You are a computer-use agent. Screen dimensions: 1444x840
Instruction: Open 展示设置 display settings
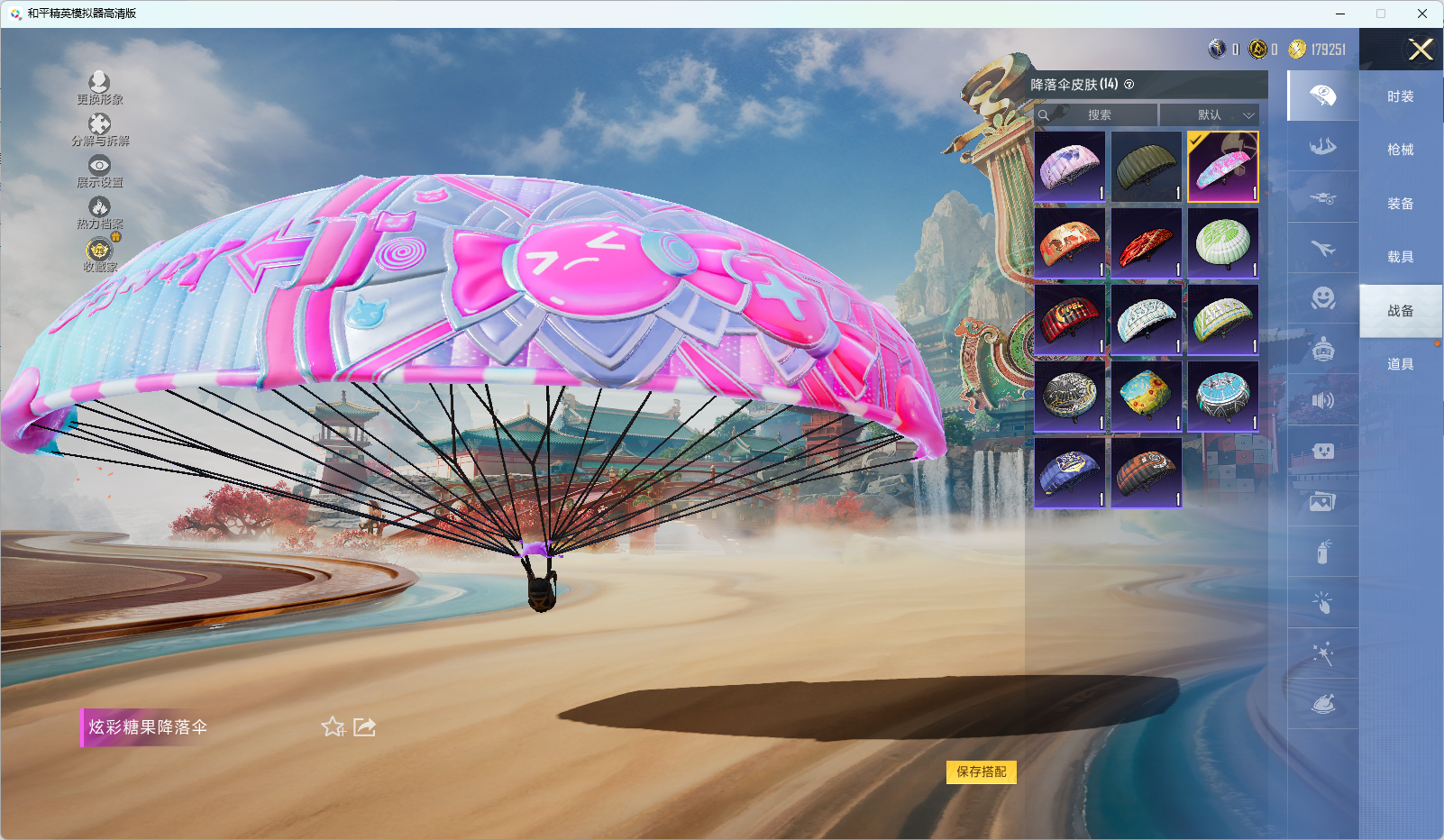tap(99, 171)
